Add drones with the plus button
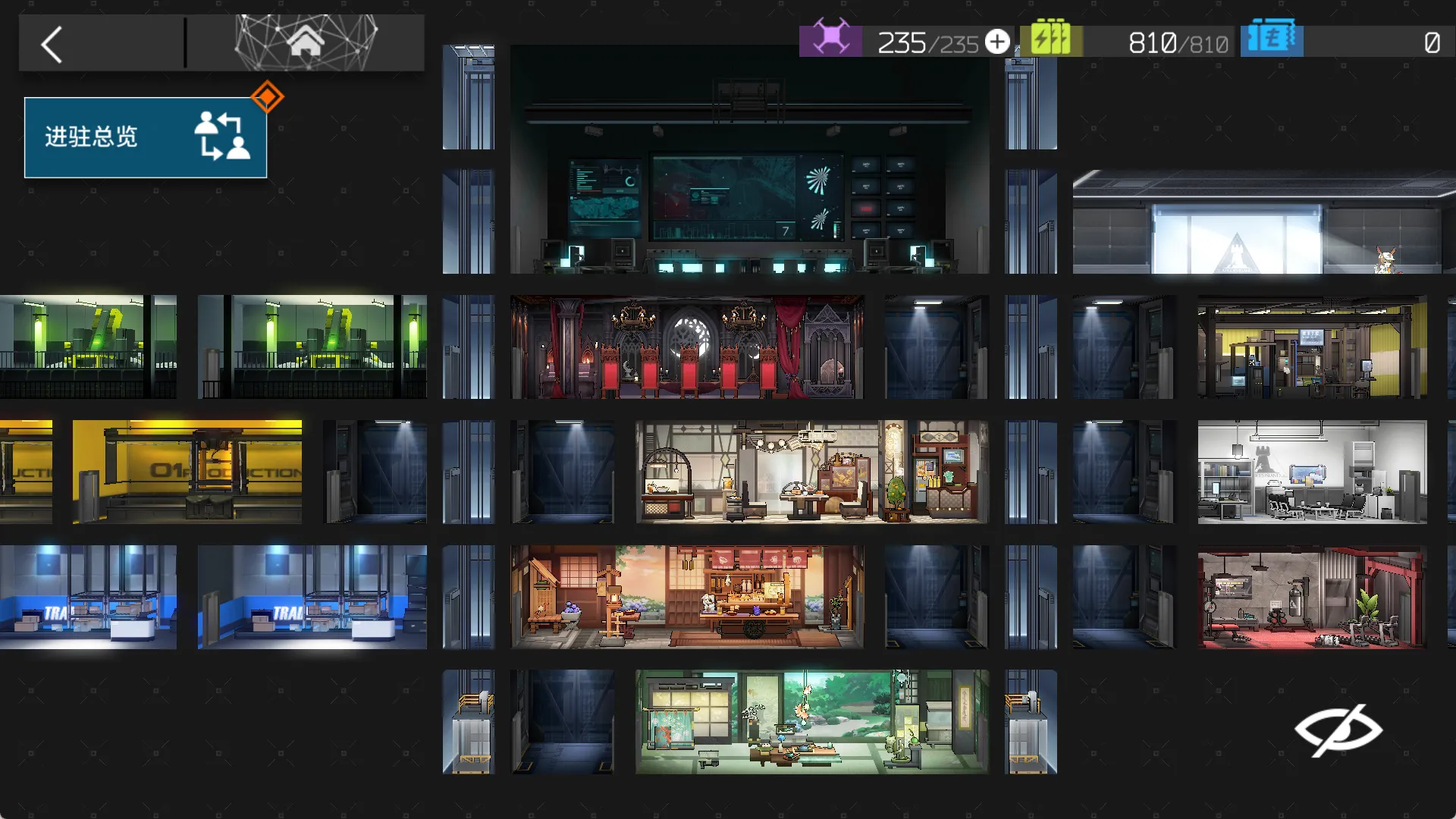The width and height of the screenshot is (1456, 819). (x=997, y=42)
